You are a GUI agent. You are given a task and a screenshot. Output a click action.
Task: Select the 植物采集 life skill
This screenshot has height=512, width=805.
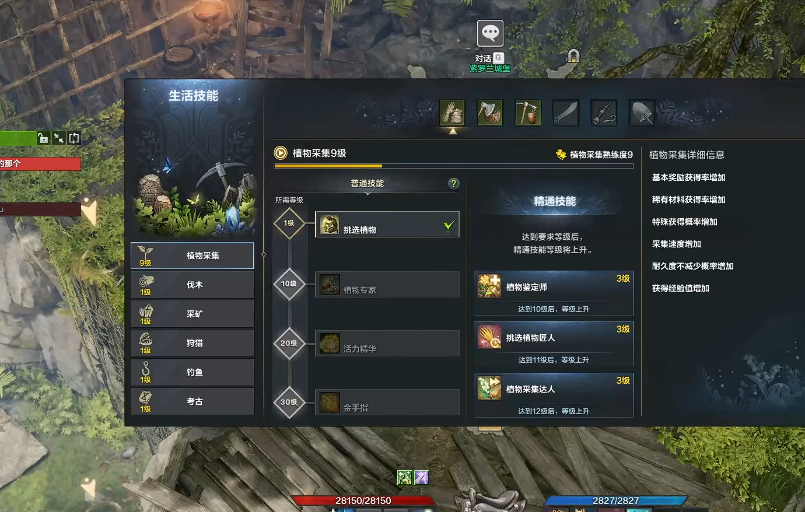(x=192, y=256)
